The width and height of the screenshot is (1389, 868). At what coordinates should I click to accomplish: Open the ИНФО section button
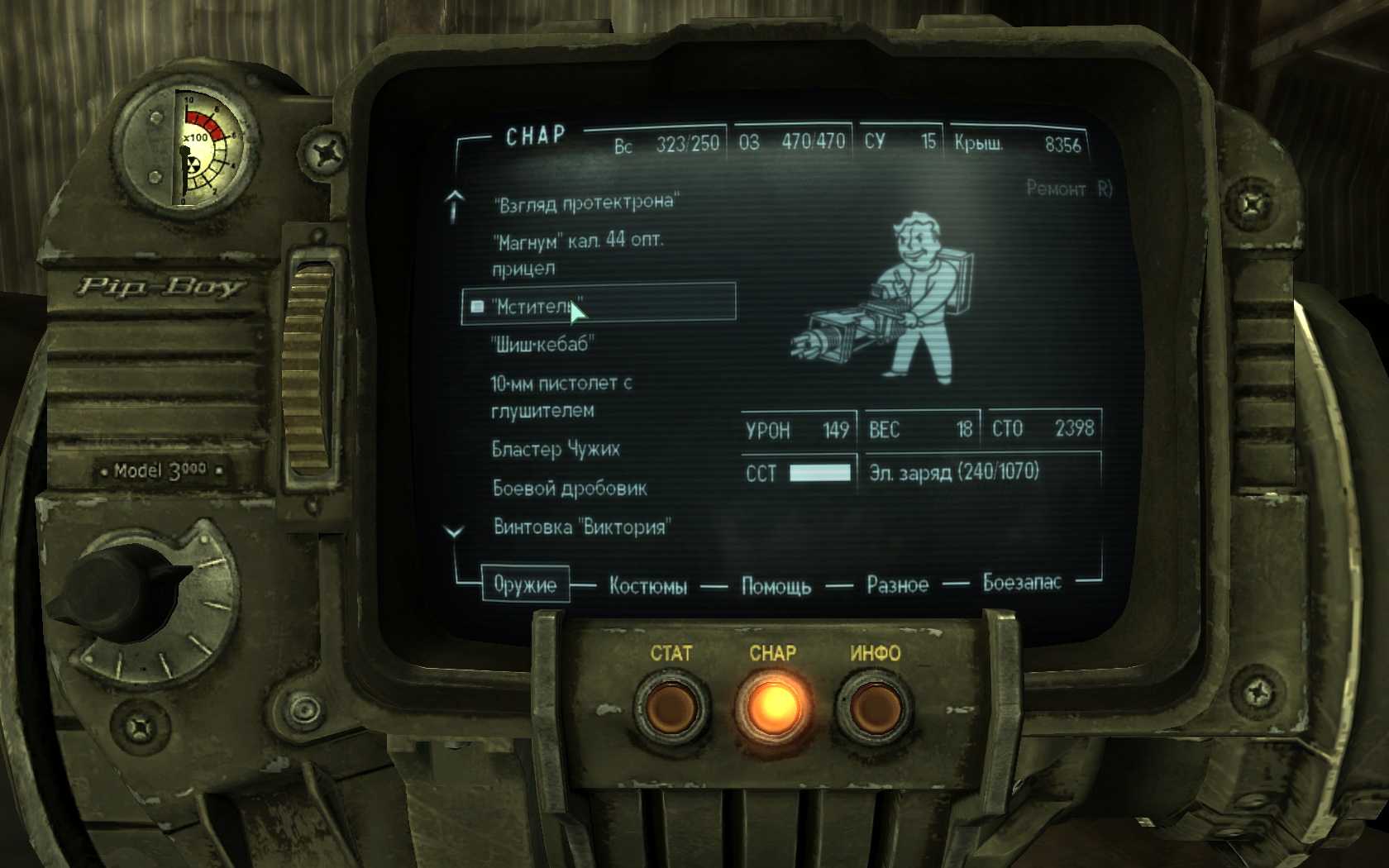coord(874,708)
